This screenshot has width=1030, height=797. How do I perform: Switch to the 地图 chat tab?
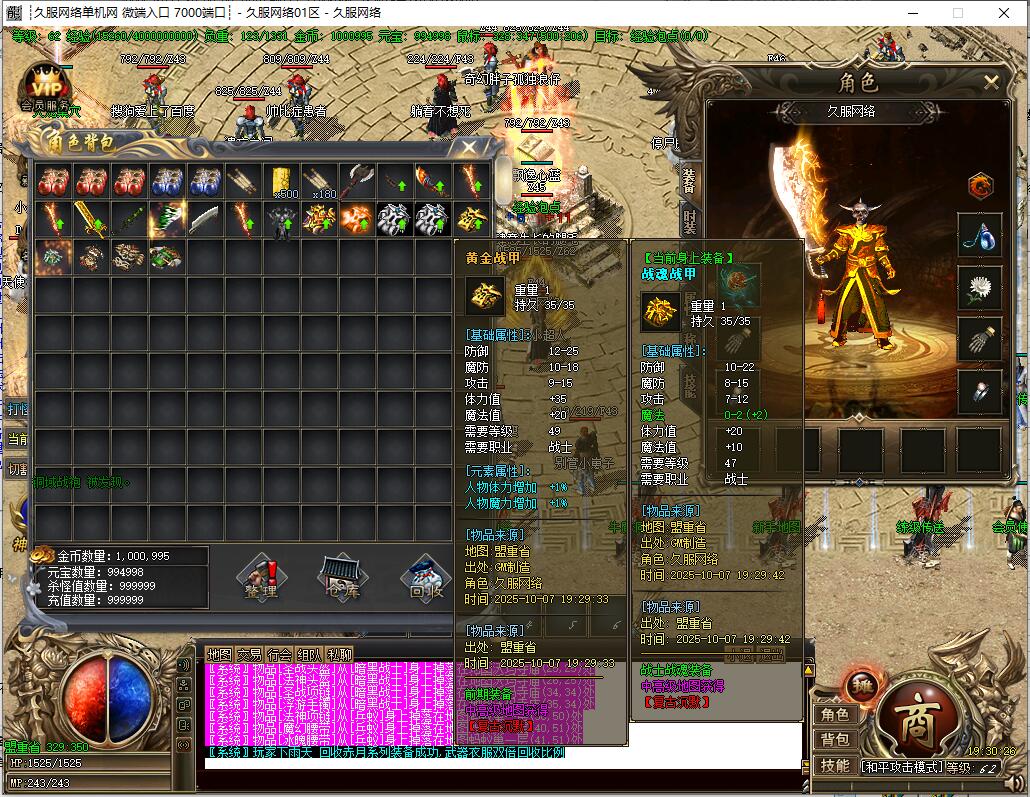coord(219,654)
